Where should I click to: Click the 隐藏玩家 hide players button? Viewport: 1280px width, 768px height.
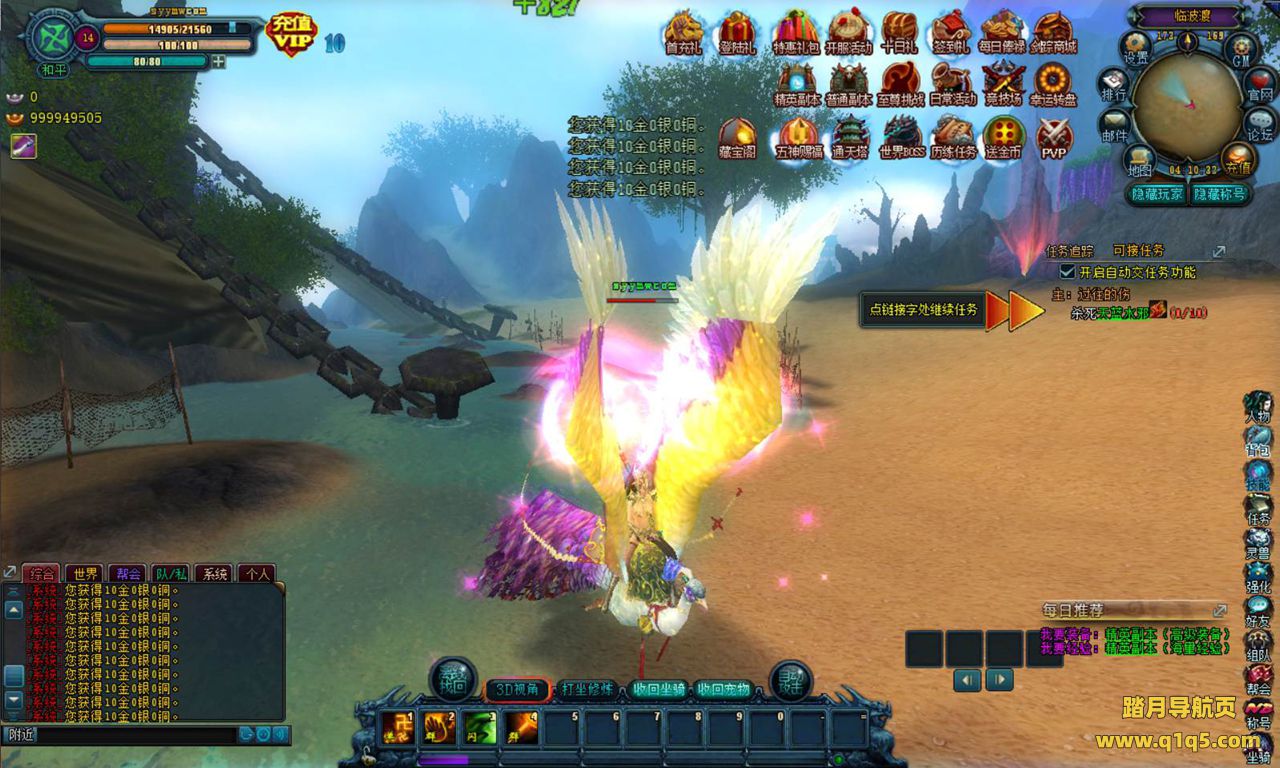click(x=1157, y=194)
